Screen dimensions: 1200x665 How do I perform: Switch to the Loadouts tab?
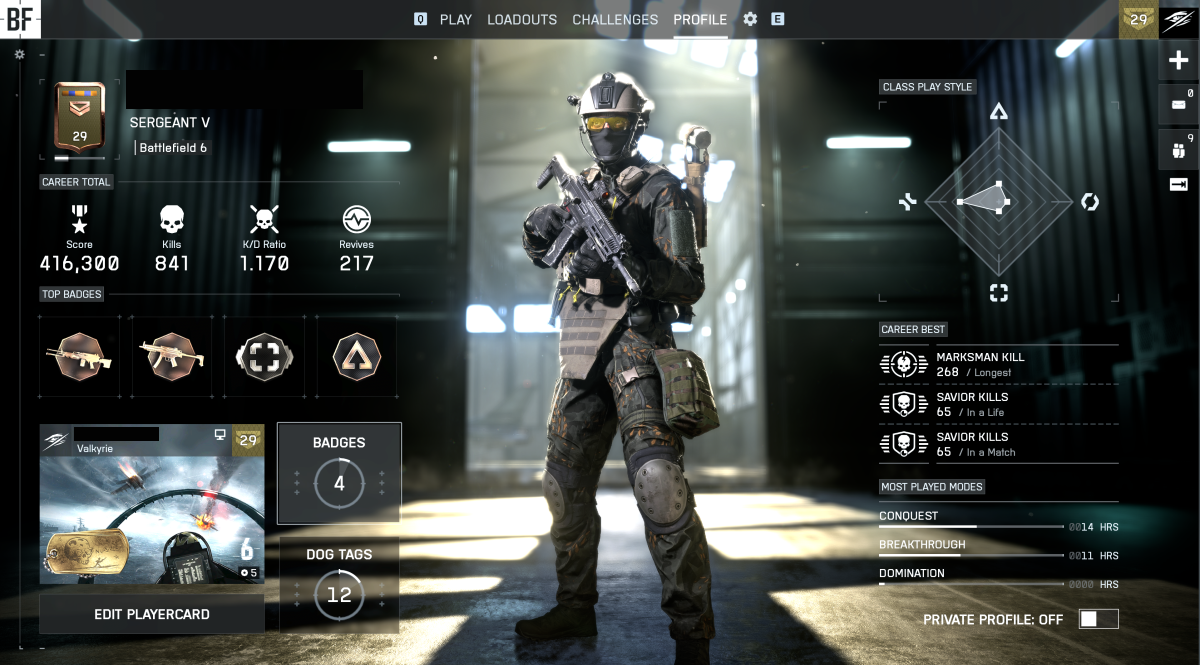click(521, 19)
